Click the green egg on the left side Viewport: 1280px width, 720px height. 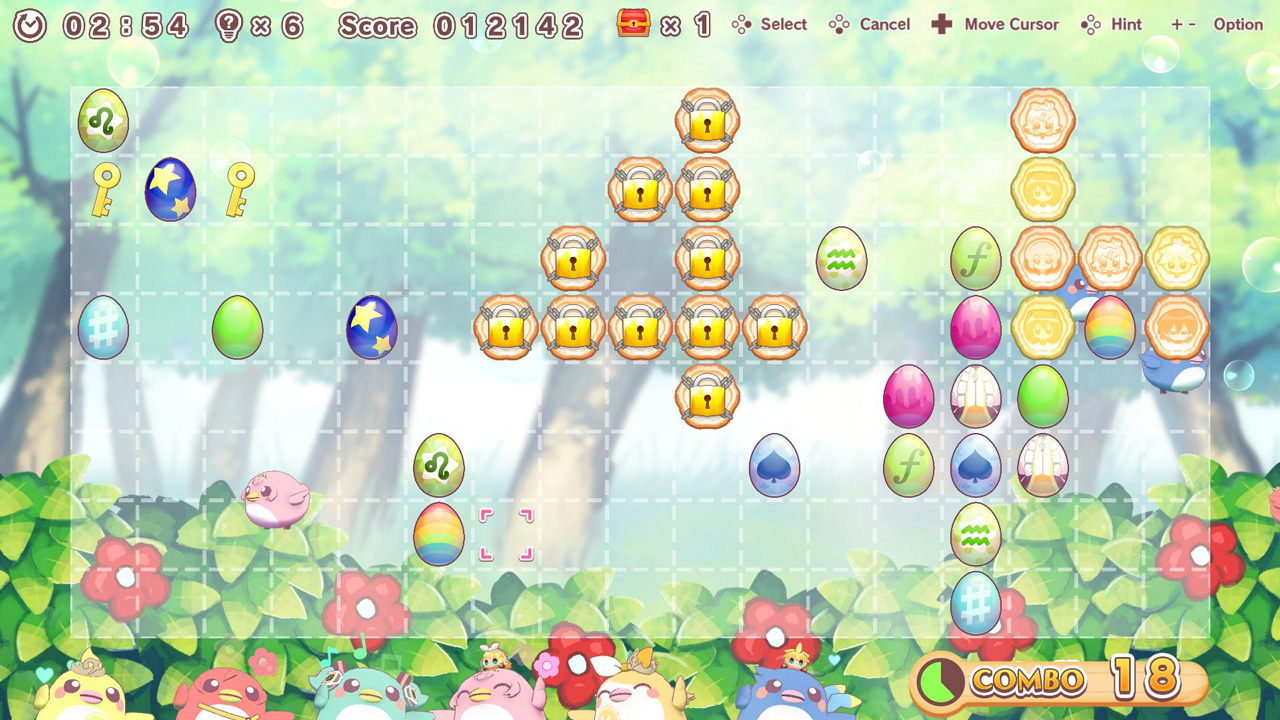237,327
